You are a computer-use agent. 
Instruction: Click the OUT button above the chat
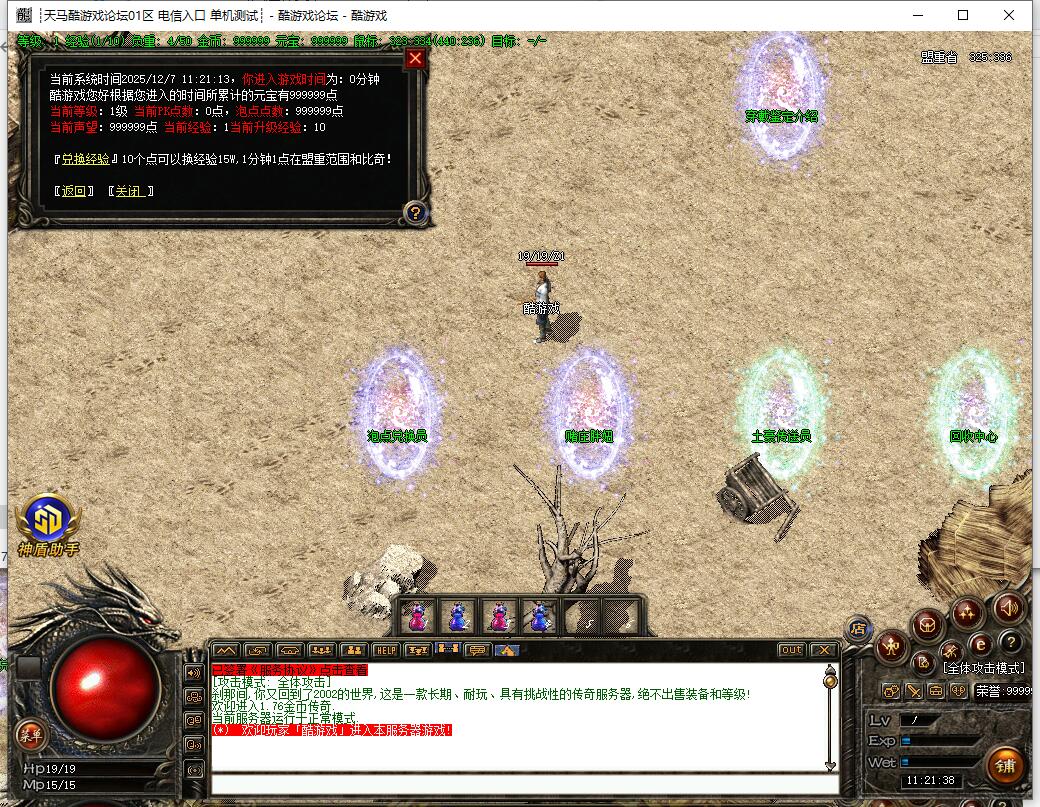pos(791,650)
